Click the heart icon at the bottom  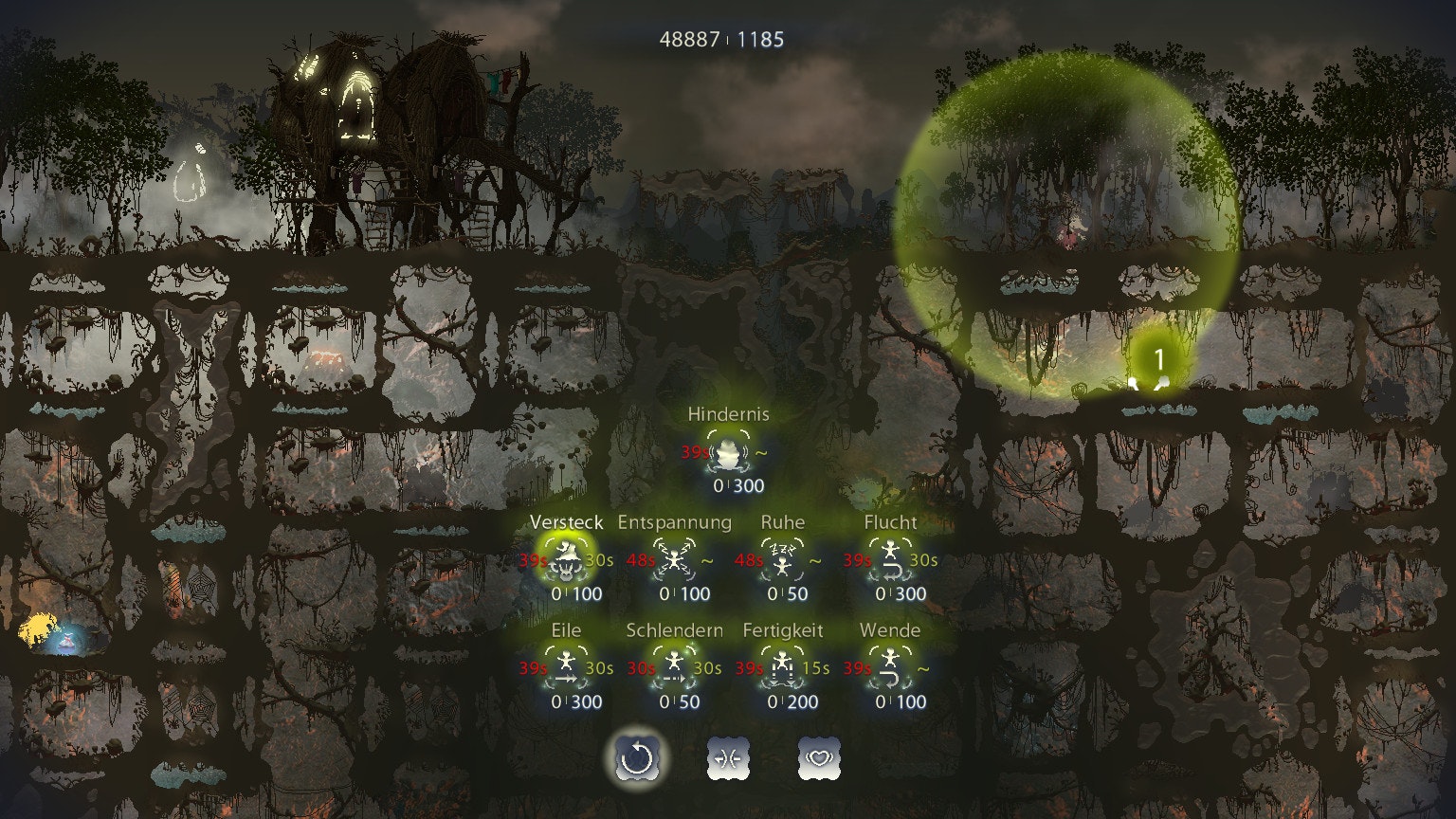point(819,757)
